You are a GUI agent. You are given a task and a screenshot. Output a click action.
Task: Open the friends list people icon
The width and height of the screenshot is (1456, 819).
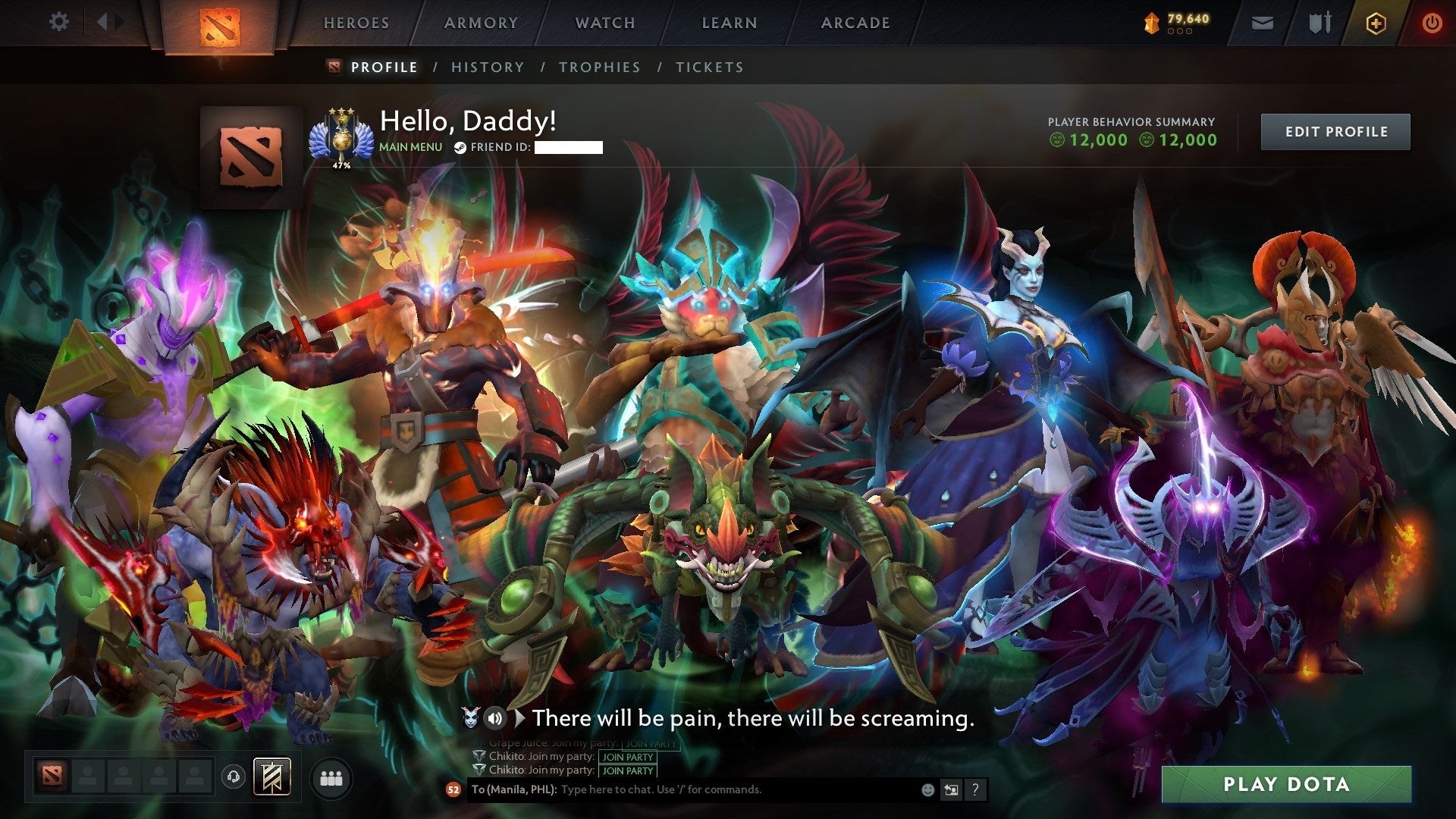point(331,778)
